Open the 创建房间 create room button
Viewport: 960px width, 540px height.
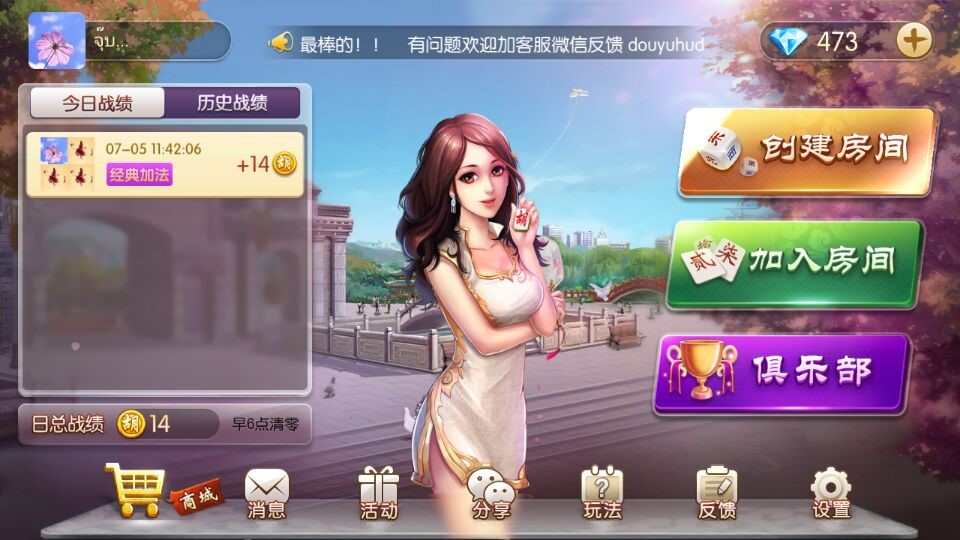coord(807,151)
